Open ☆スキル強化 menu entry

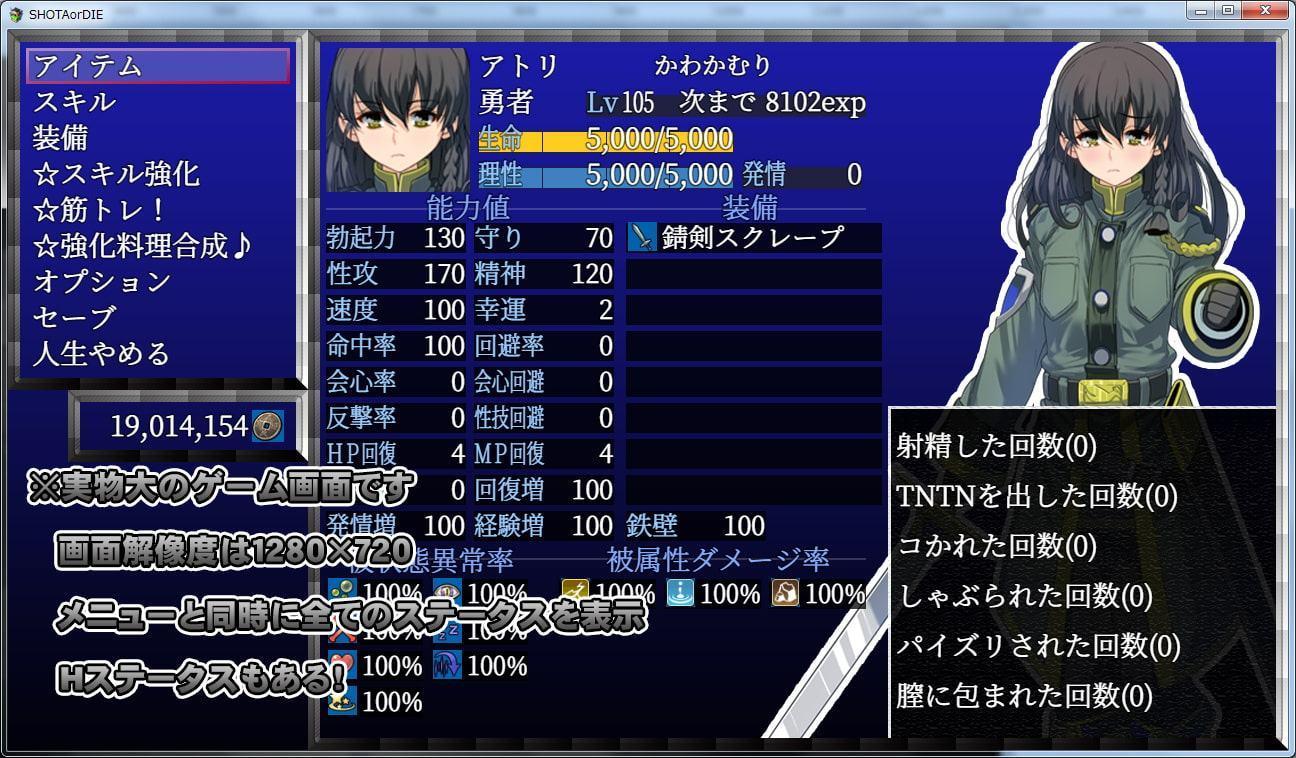coord(158,174)
